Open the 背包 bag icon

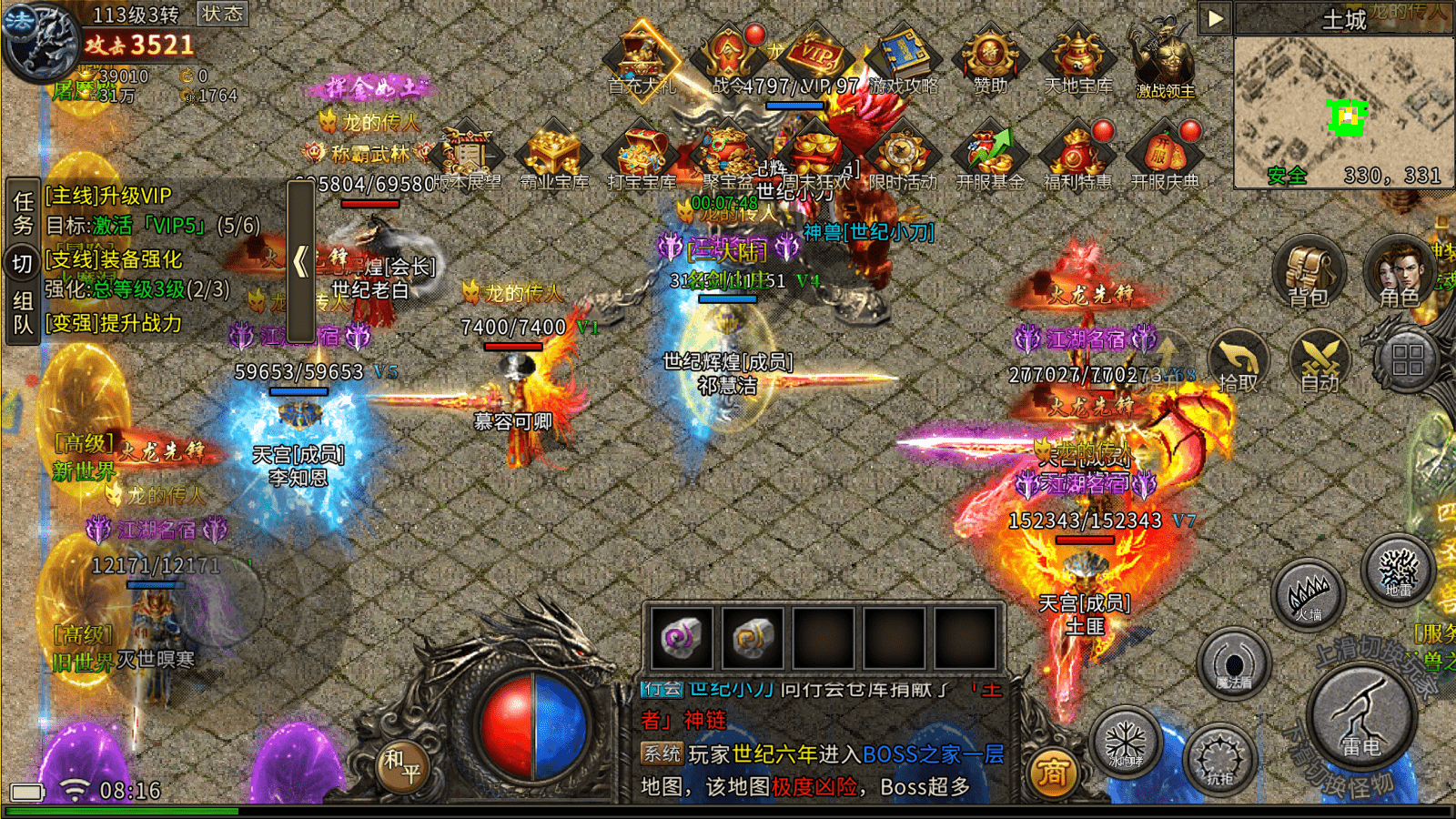(x=1308, y=270)
